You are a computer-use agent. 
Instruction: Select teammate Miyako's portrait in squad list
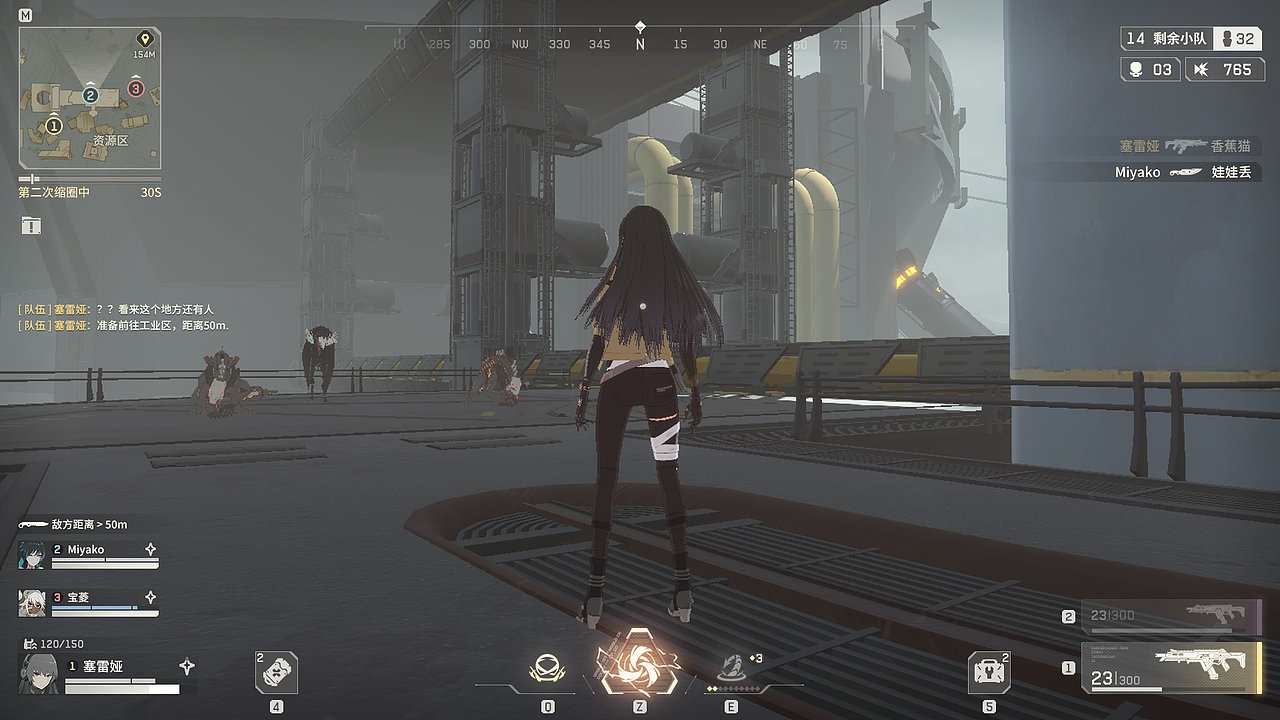coord(31,555)
